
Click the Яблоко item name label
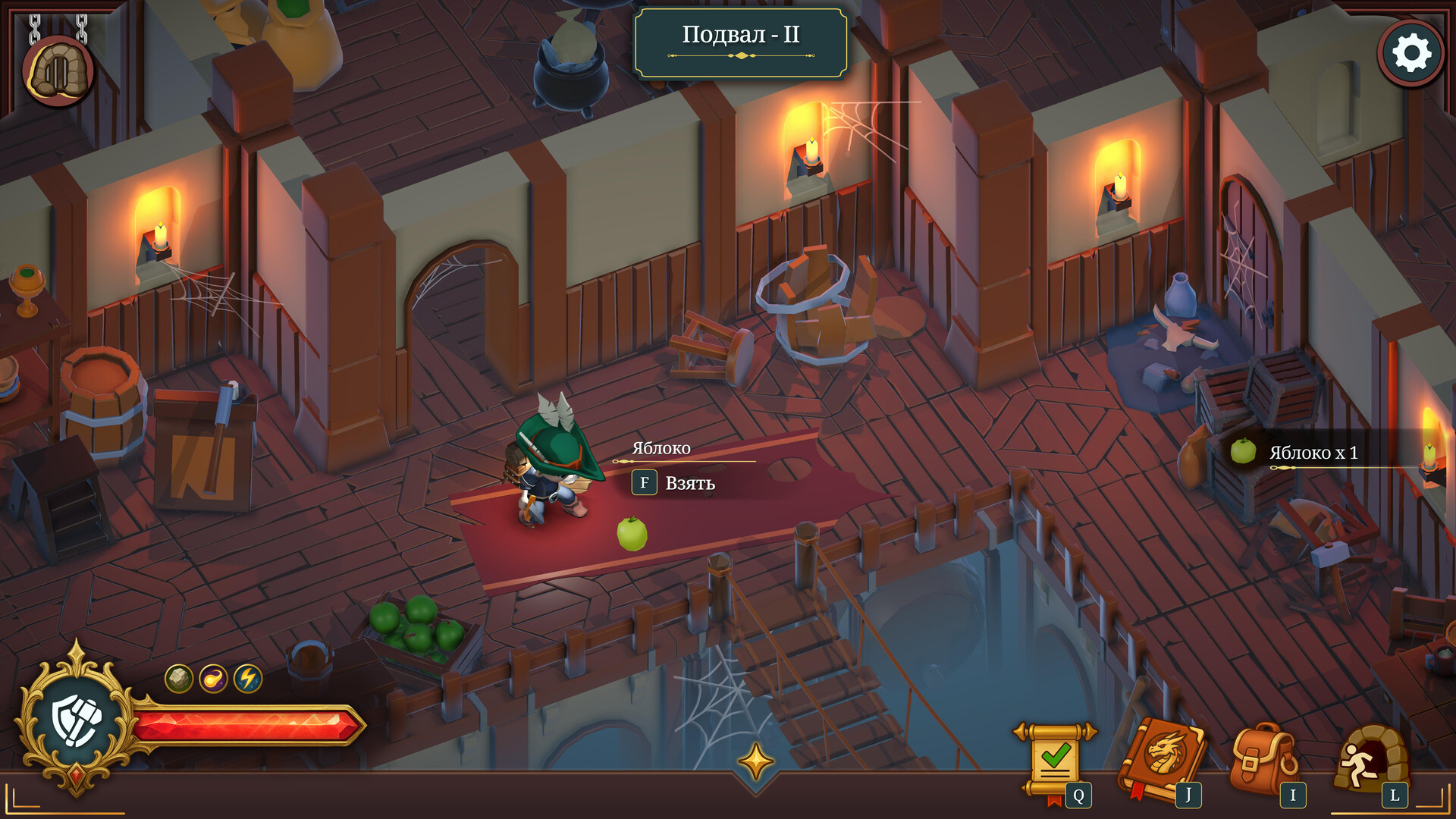(x=661, y=448)
